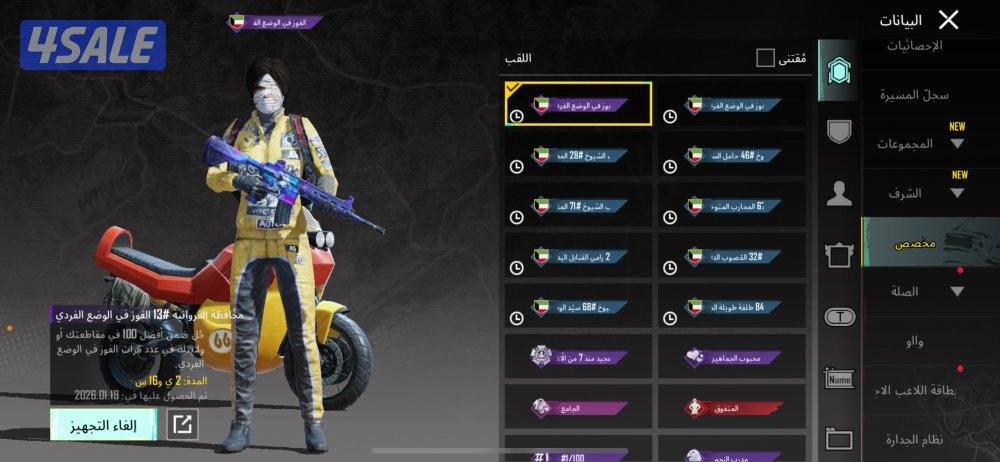Switch to the shield icon tab
The width and height of the screenshot is (1000, 462).
(839, 130)
